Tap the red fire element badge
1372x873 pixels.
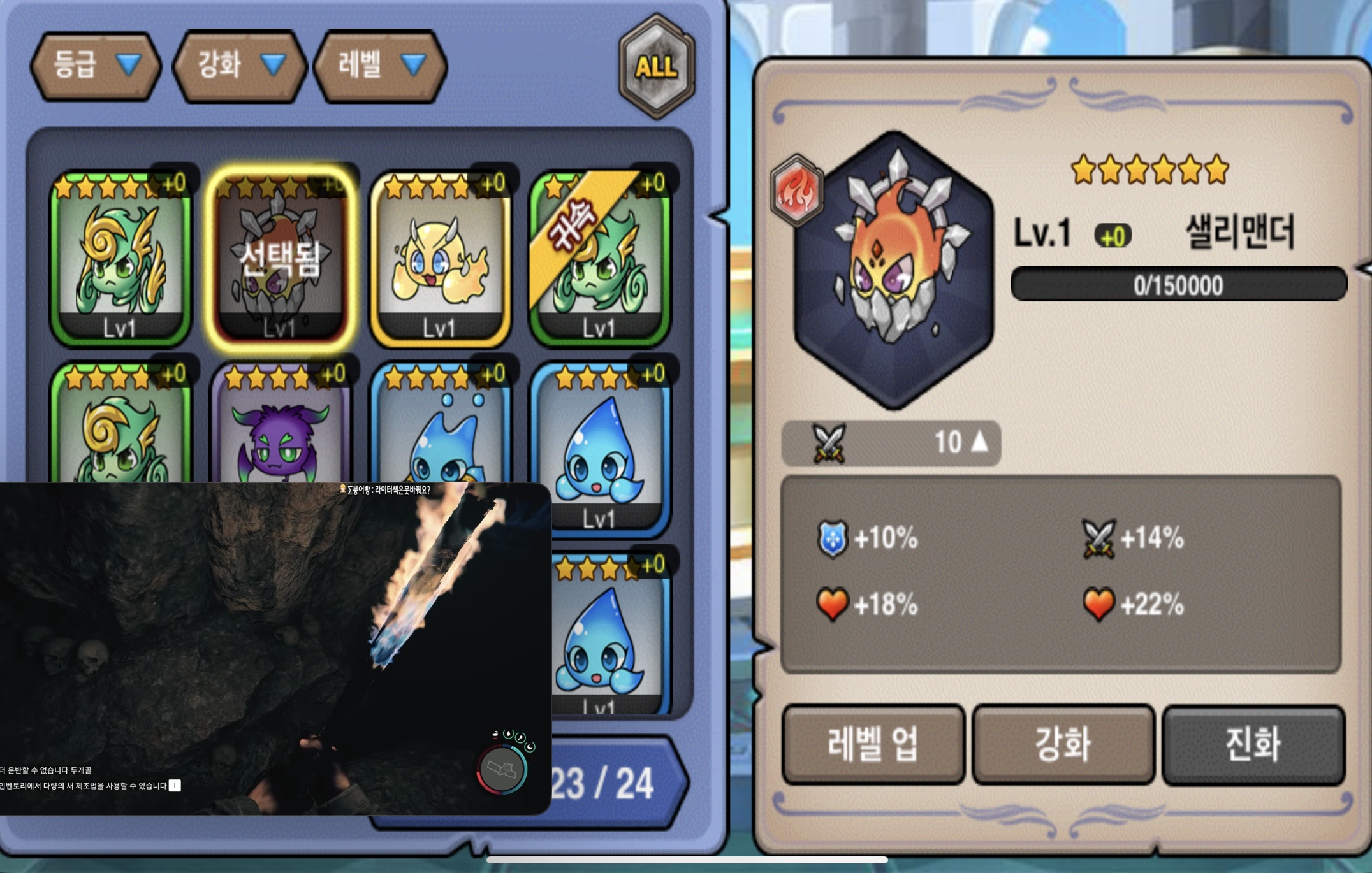[797, 191]
